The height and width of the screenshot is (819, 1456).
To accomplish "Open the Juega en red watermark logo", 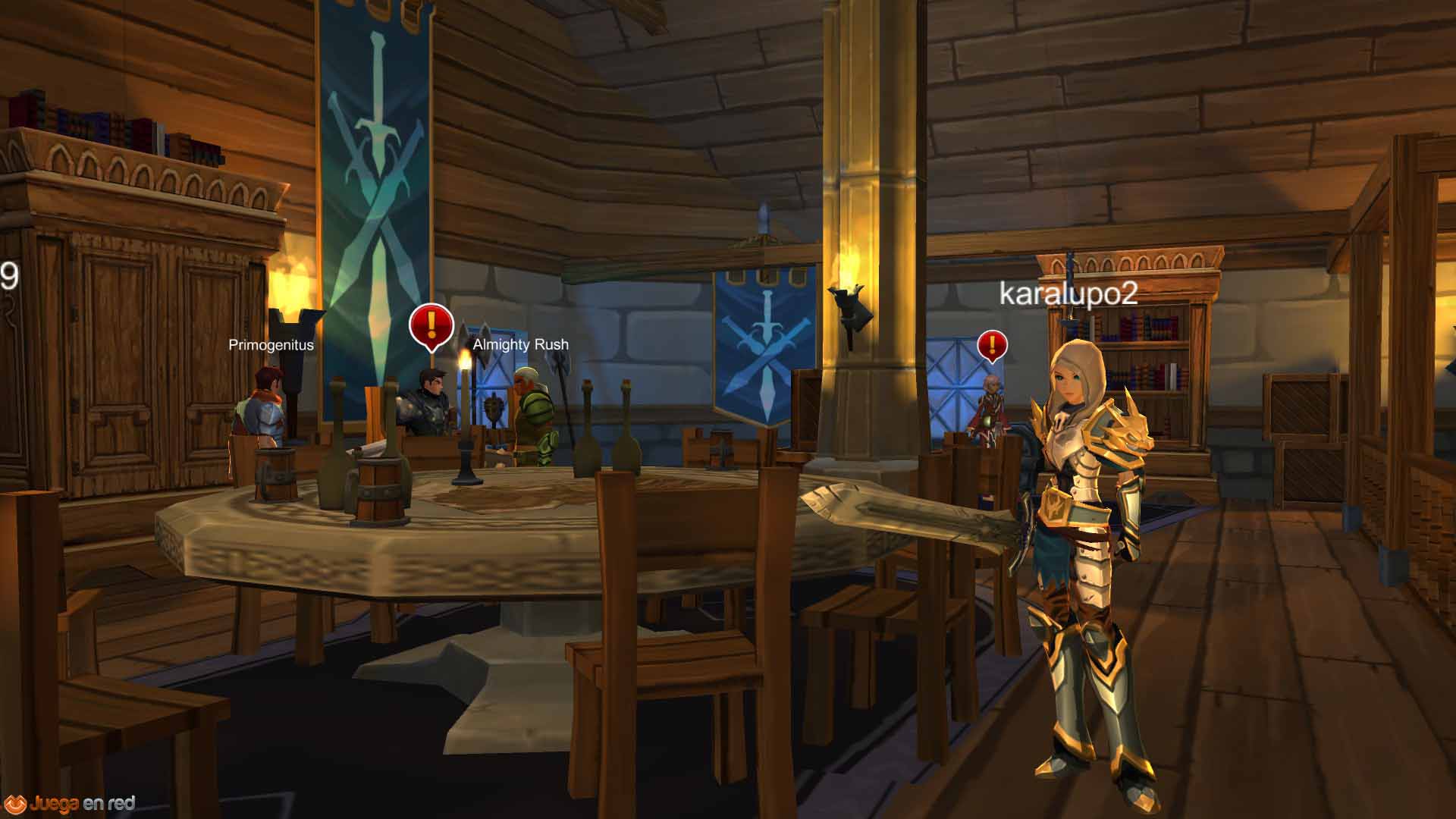I will pyautogui.click(x=70, y=803).
